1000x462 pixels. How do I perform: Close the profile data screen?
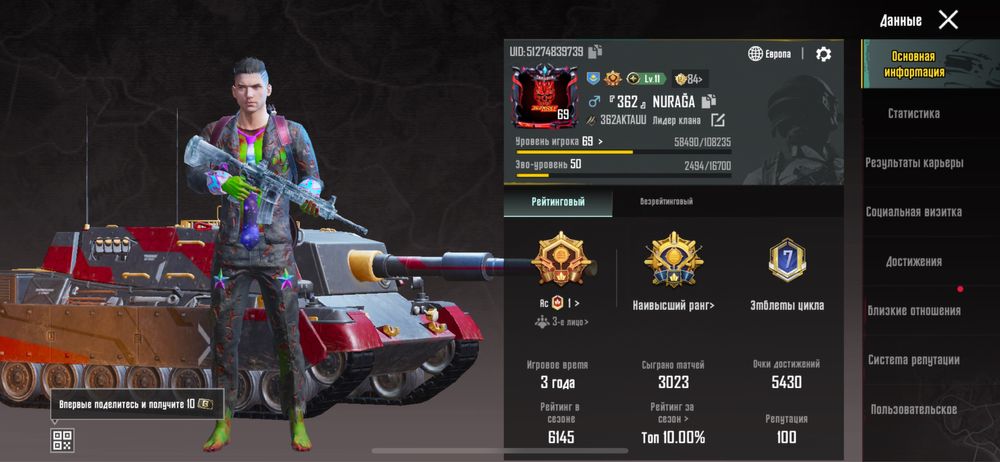(948, 19)
